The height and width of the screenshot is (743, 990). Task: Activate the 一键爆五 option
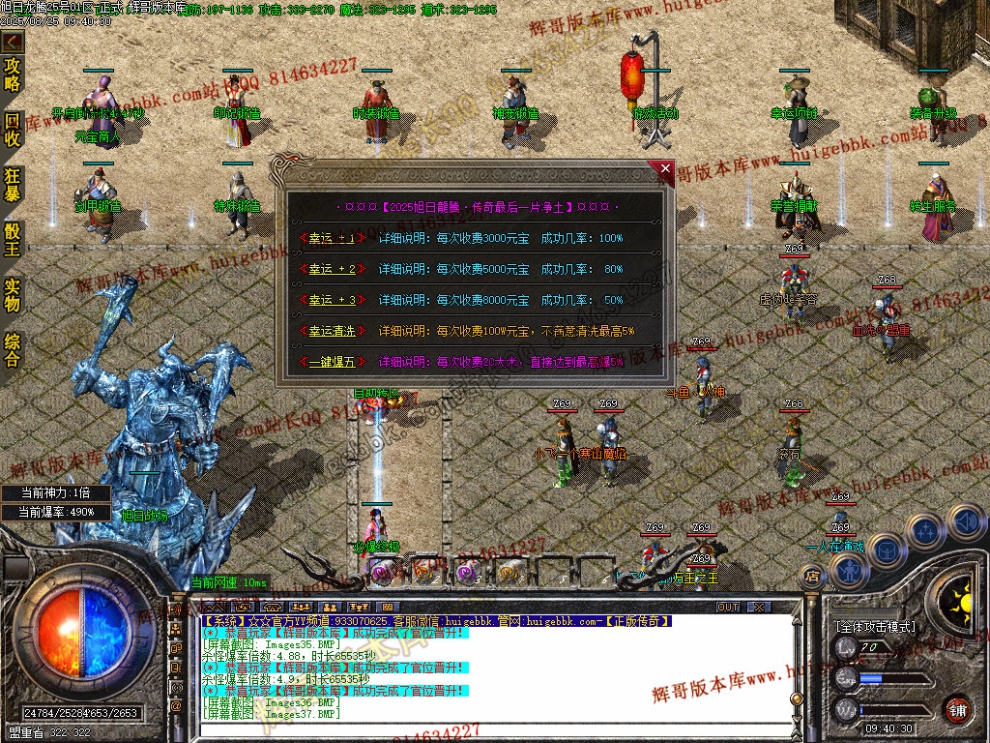pos(329,361)
